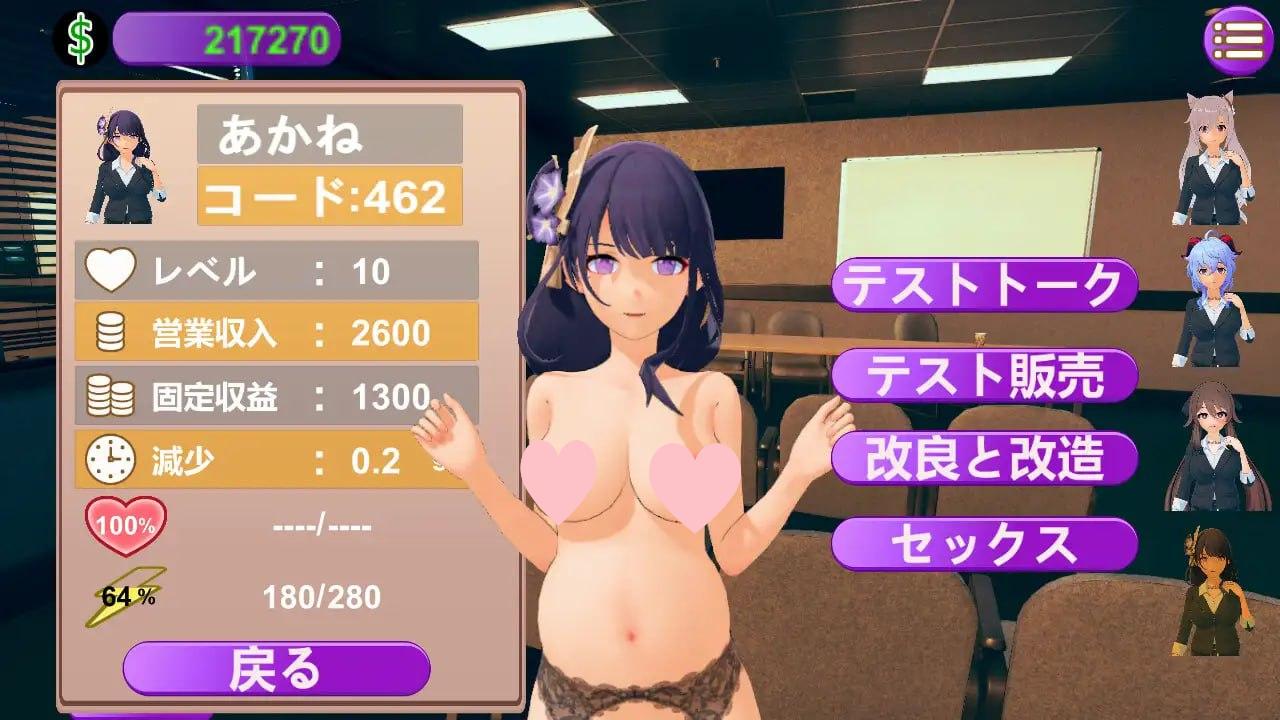Image resolution: width=1280 pixels, height=720 pixels.
Task: Go back with the 戻る button
Action: coord(276,669)
